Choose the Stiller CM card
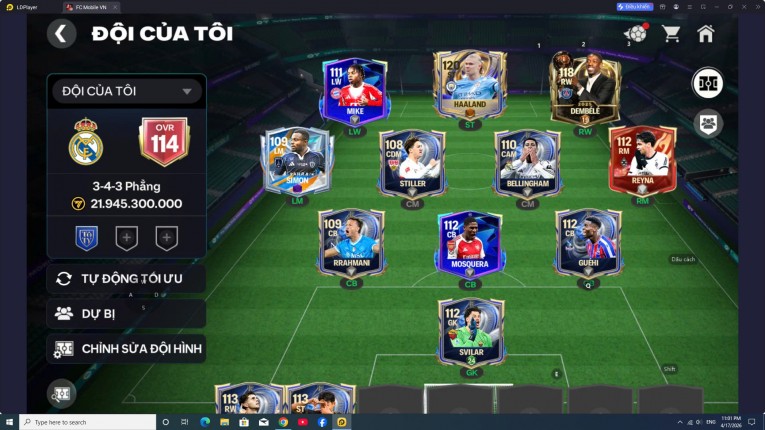 click(412, 162)
